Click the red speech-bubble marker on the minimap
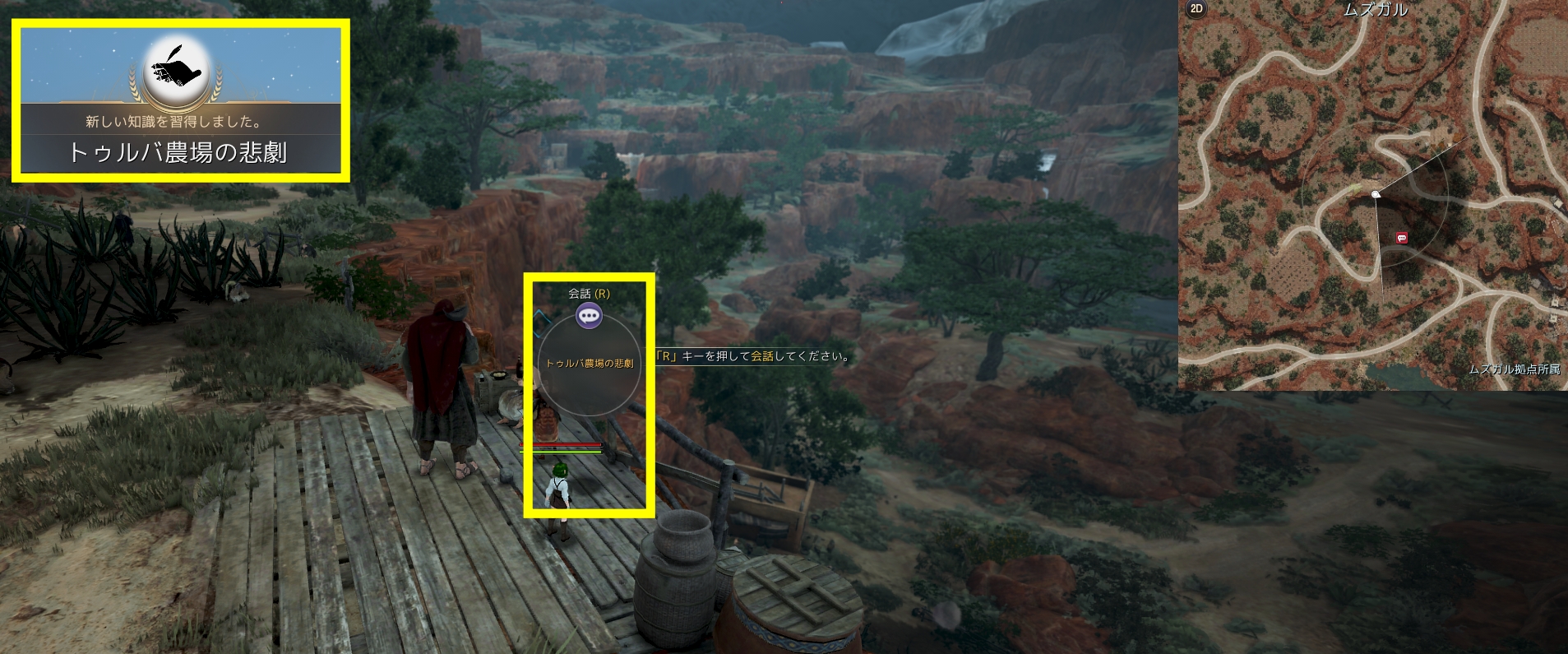This screenshot has width=1568, height=654. click(x=1402, y=239)
